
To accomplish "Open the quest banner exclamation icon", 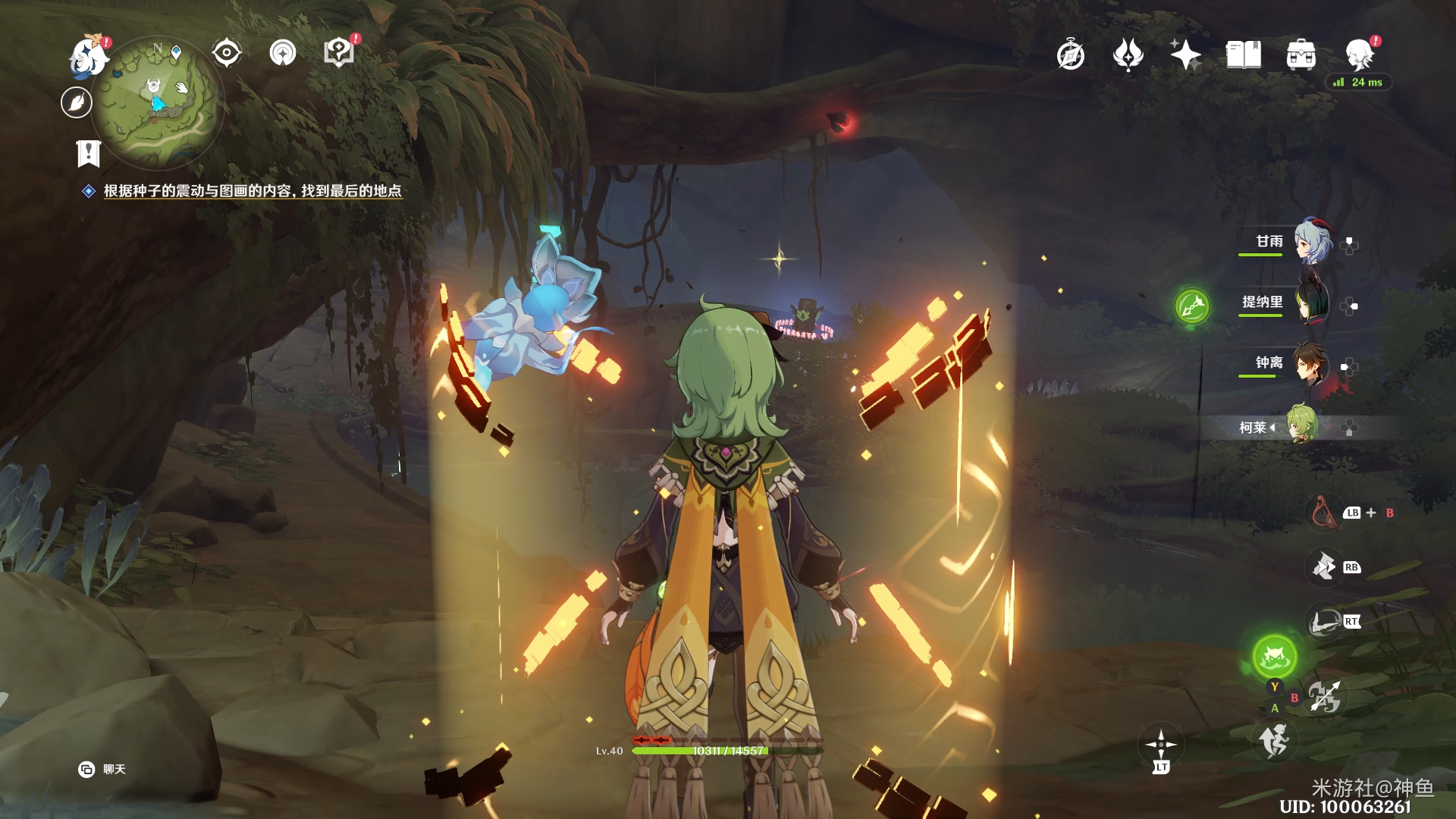I will point(89,153).
